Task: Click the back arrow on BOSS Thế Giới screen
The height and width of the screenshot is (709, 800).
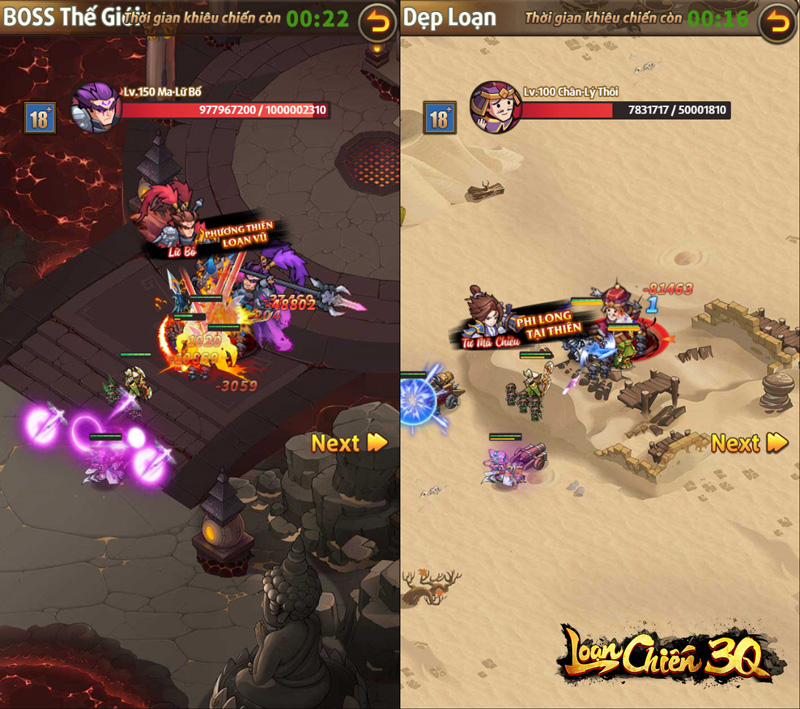Action: point(377,21)
